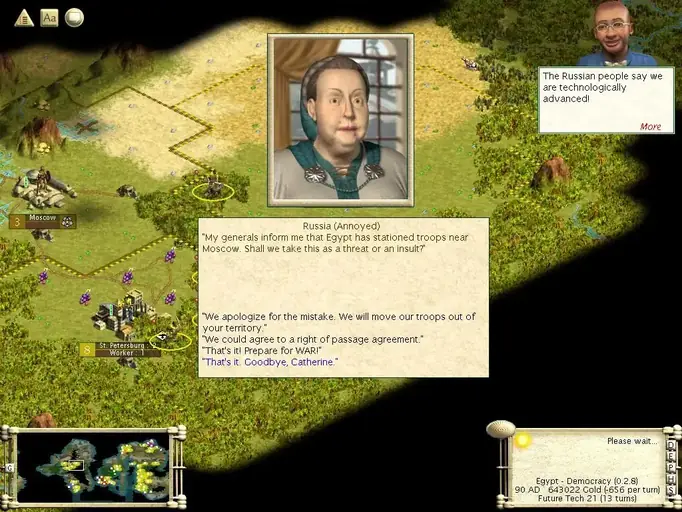The width and height of the screenshot is (682, 512).
Task: Open the Civilopedia "Aa" icon
Action: pos(49,17)
